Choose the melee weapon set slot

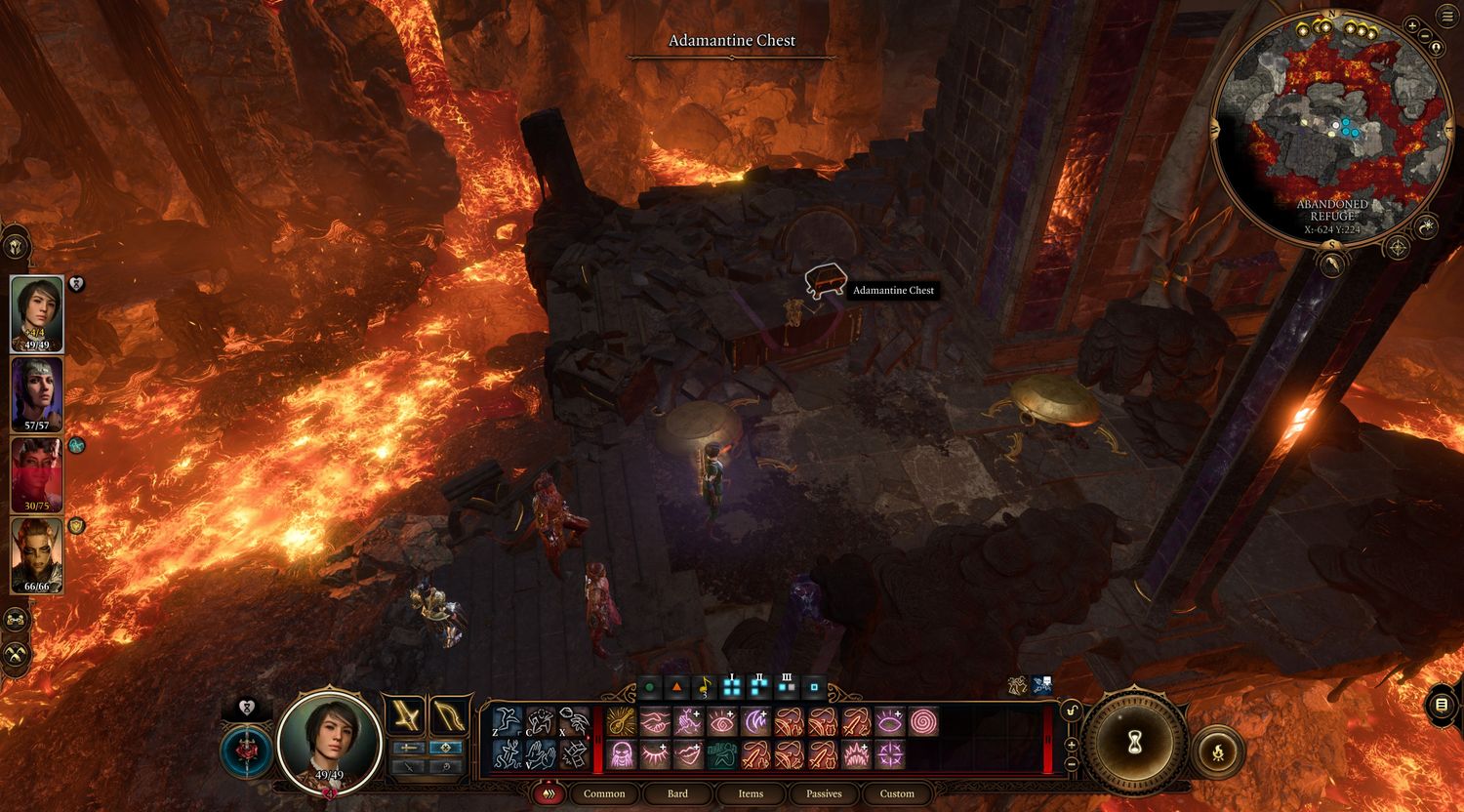click(x=405, y=716)
